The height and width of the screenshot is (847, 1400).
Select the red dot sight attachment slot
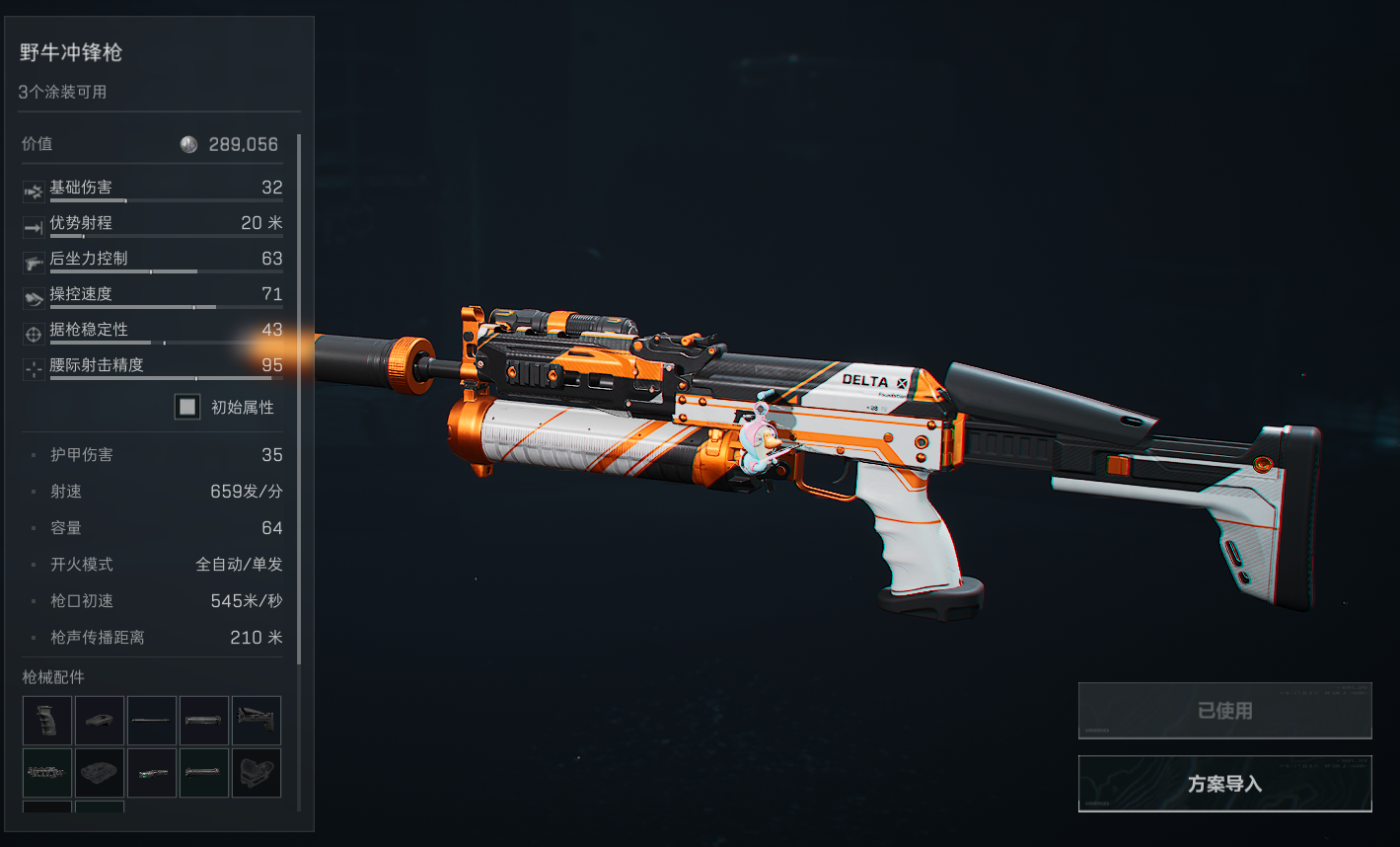257,773
